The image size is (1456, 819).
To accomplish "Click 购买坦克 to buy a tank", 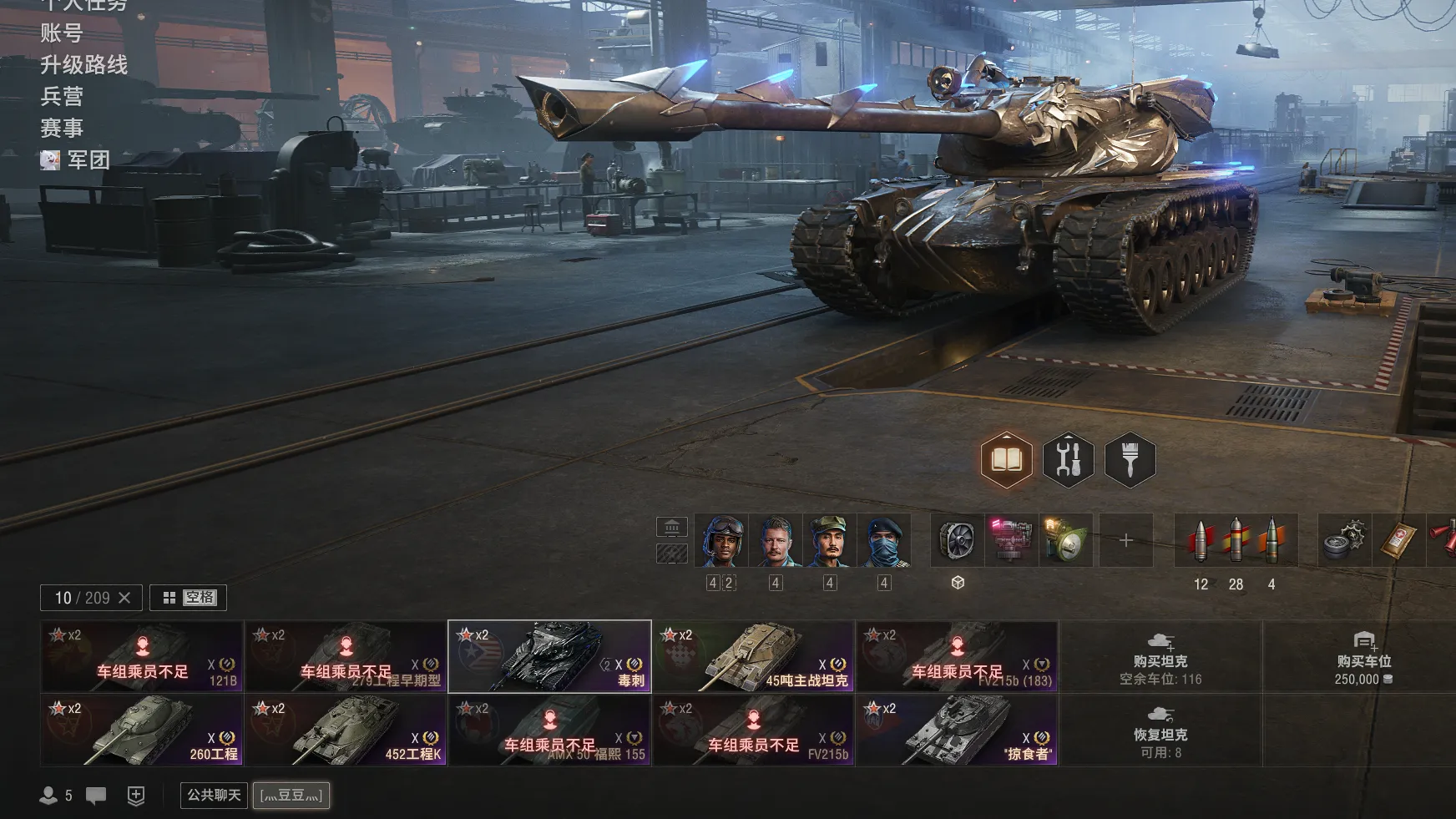I will pos(1160,657).
